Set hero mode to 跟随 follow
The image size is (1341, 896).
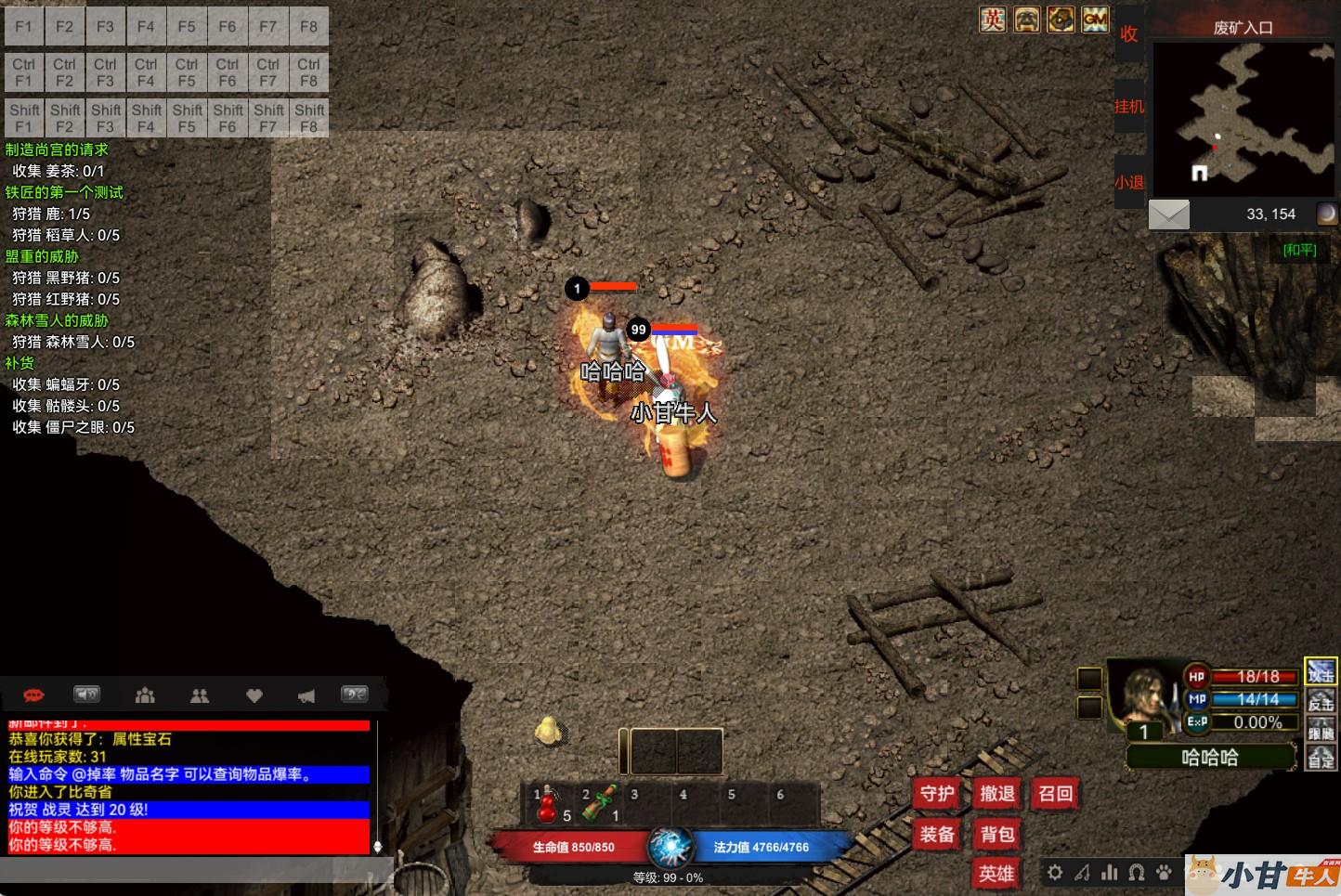pos(1321,732)
